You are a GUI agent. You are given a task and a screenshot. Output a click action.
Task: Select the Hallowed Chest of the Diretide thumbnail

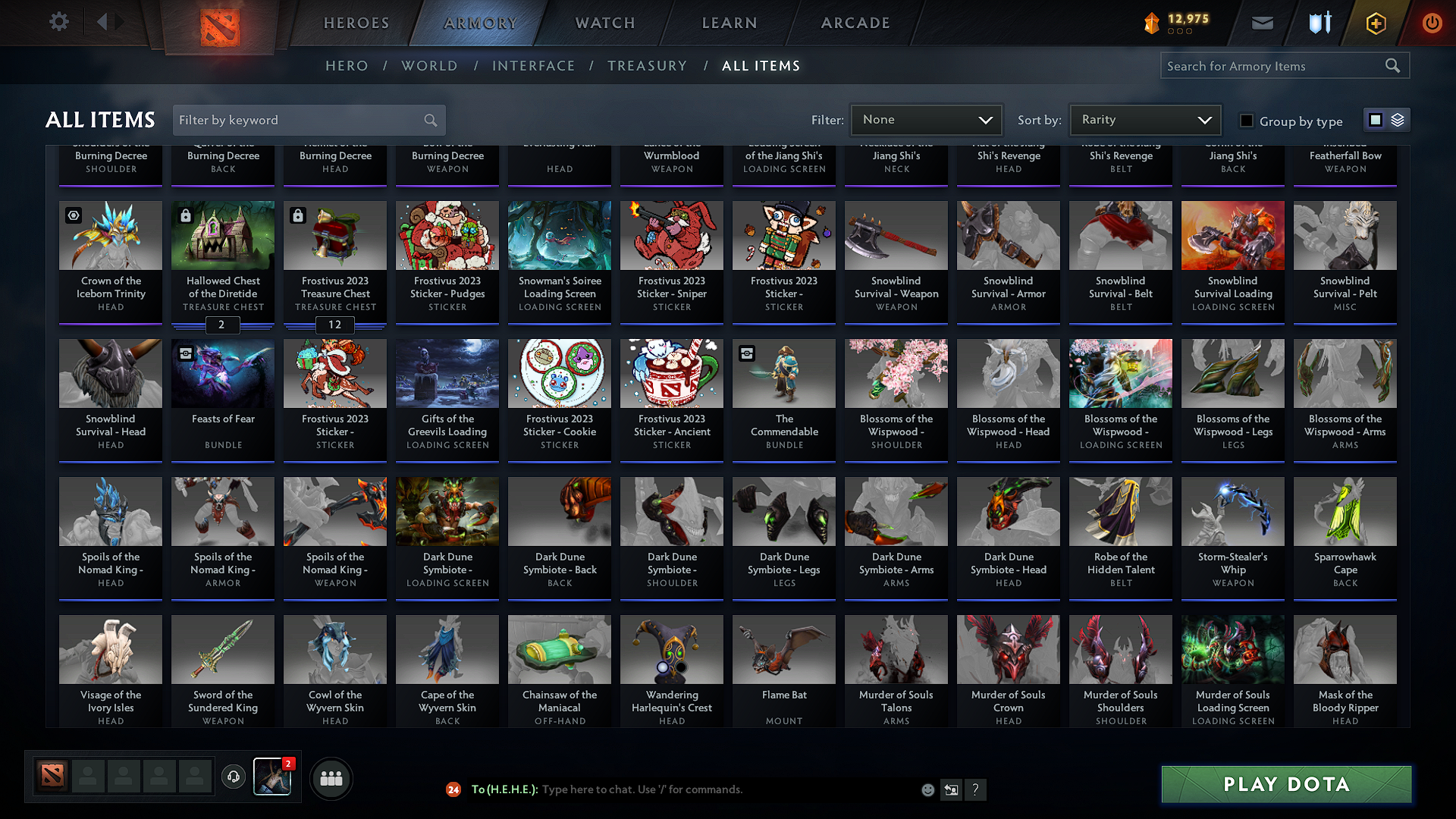click(222, 235)
